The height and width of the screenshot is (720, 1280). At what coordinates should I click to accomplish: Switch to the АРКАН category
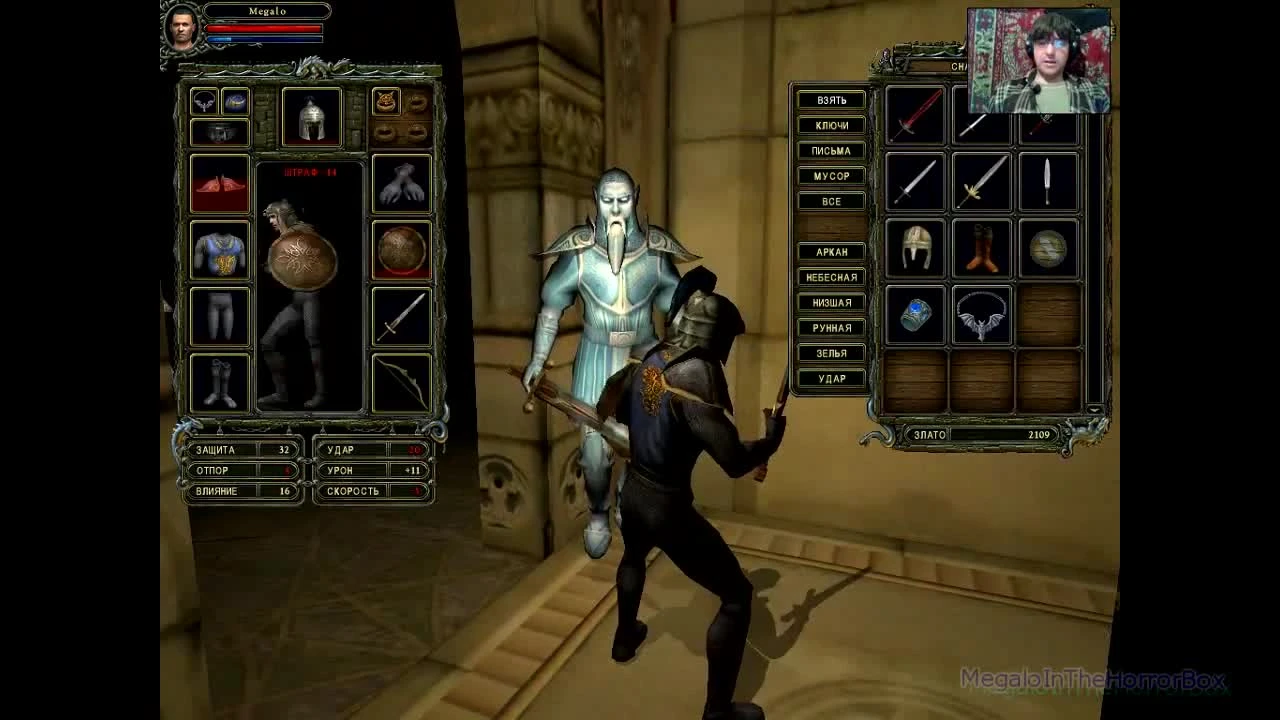[832, 252]
